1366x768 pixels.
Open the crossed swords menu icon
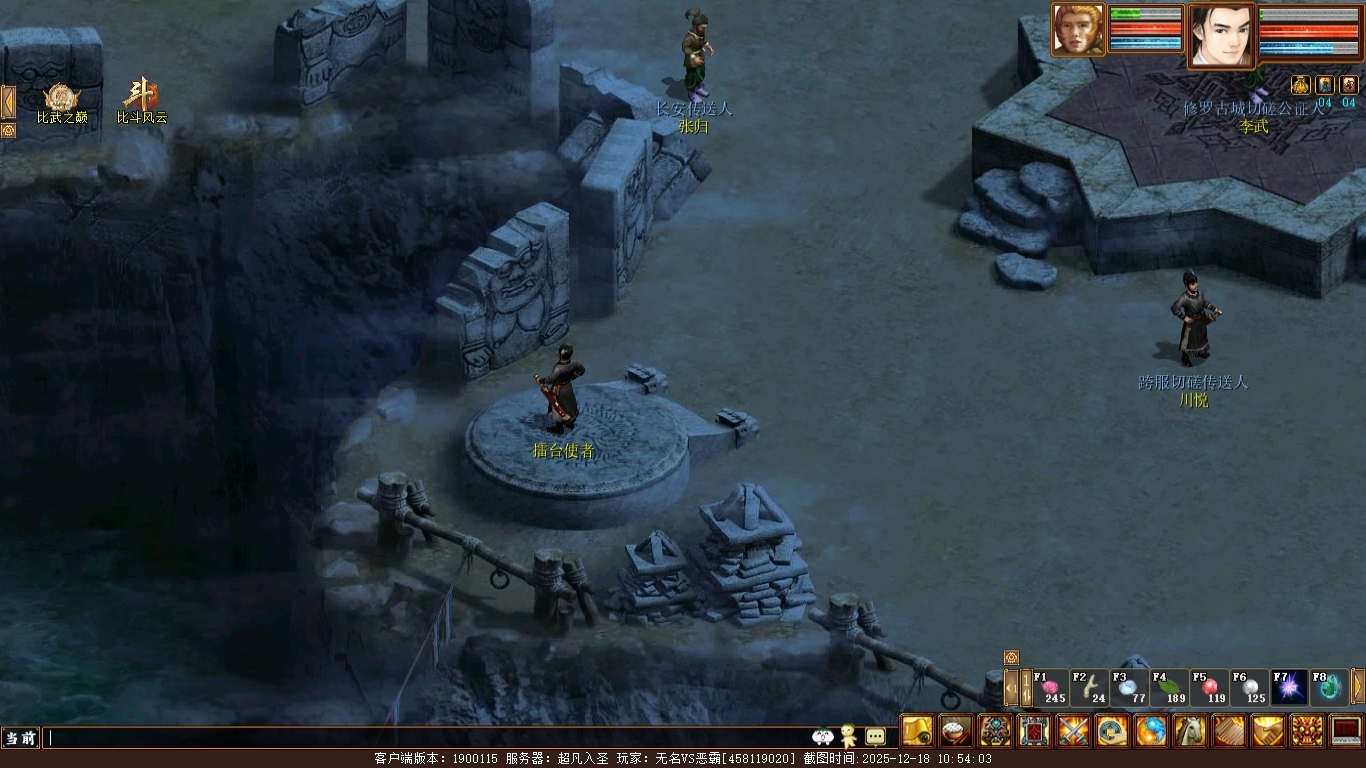[x=1073, y=731]
